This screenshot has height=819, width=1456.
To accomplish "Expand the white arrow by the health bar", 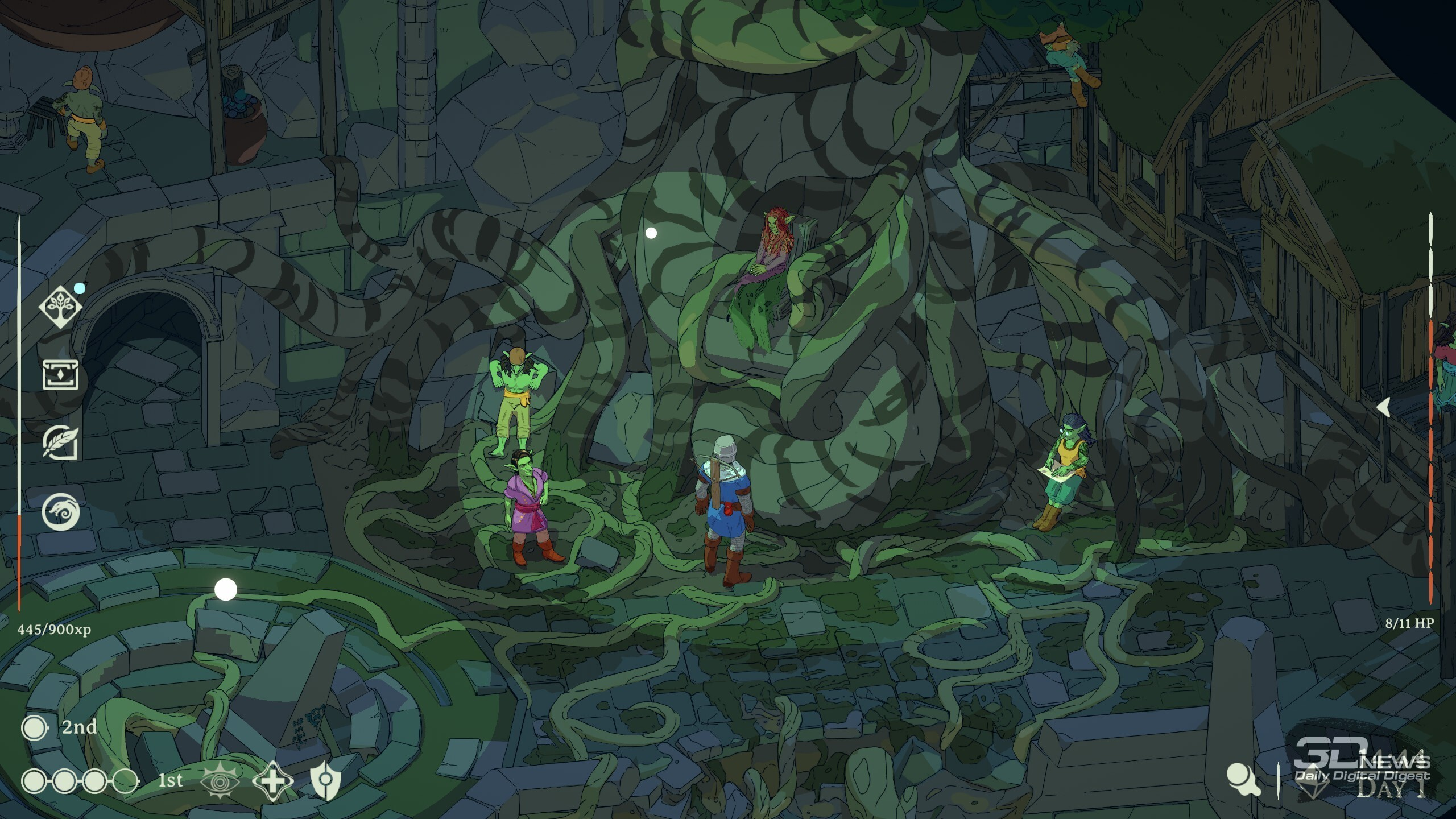I will (x=1384, y=407).
